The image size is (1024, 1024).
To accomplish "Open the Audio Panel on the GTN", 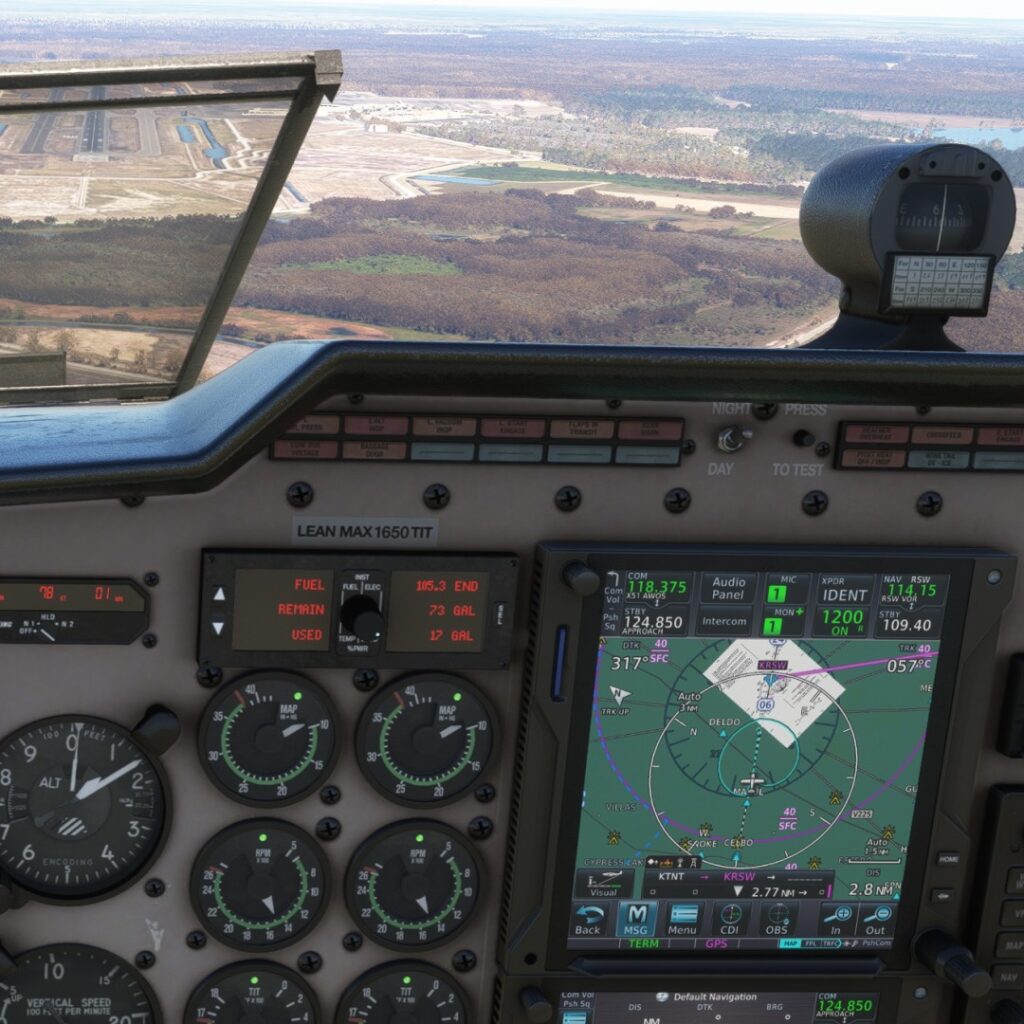I will 728,588.
